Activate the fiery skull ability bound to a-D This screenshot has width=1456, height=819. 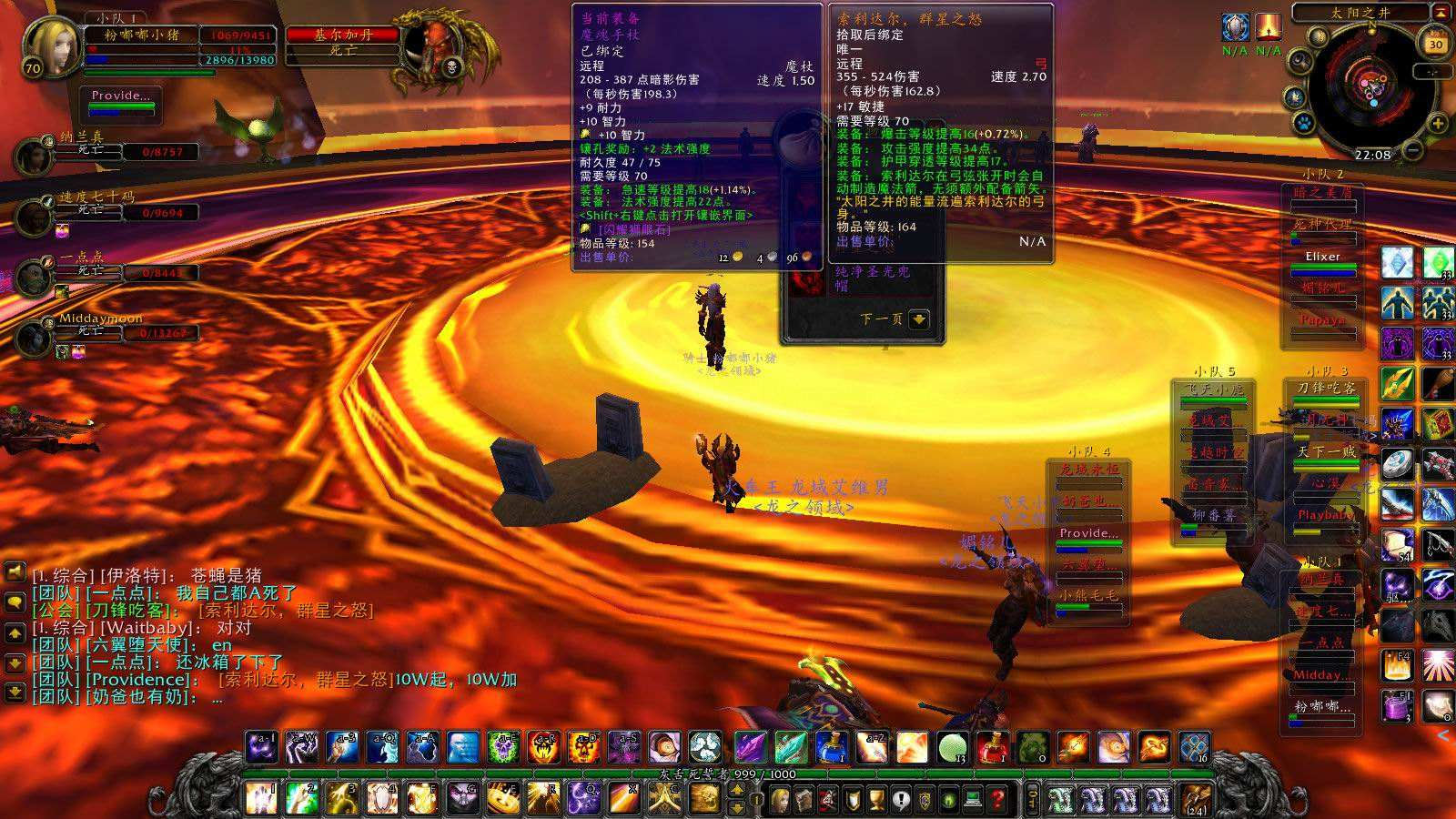click(583, 748)
